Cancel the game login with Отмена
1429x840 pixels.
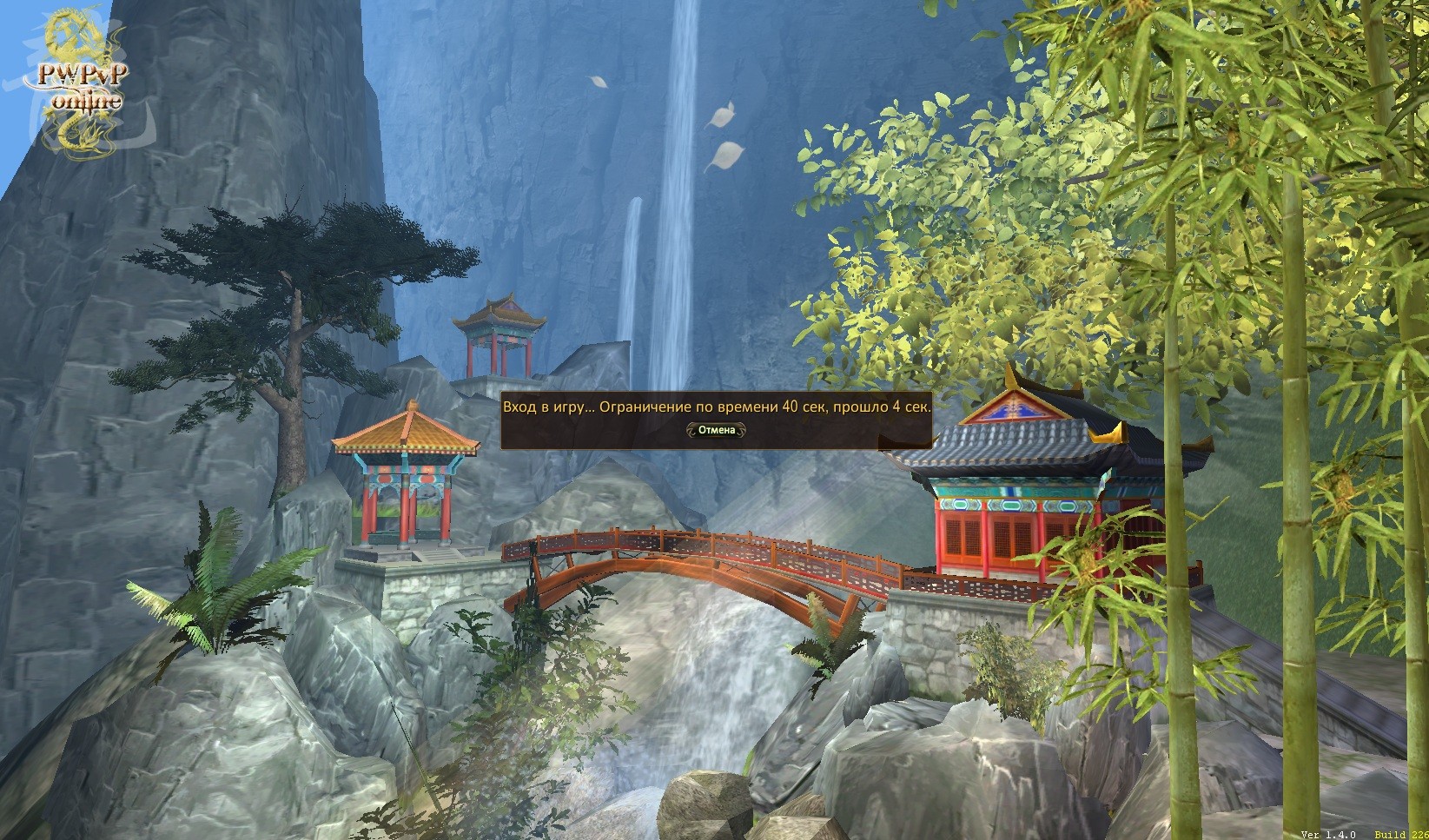pos(716,430)
